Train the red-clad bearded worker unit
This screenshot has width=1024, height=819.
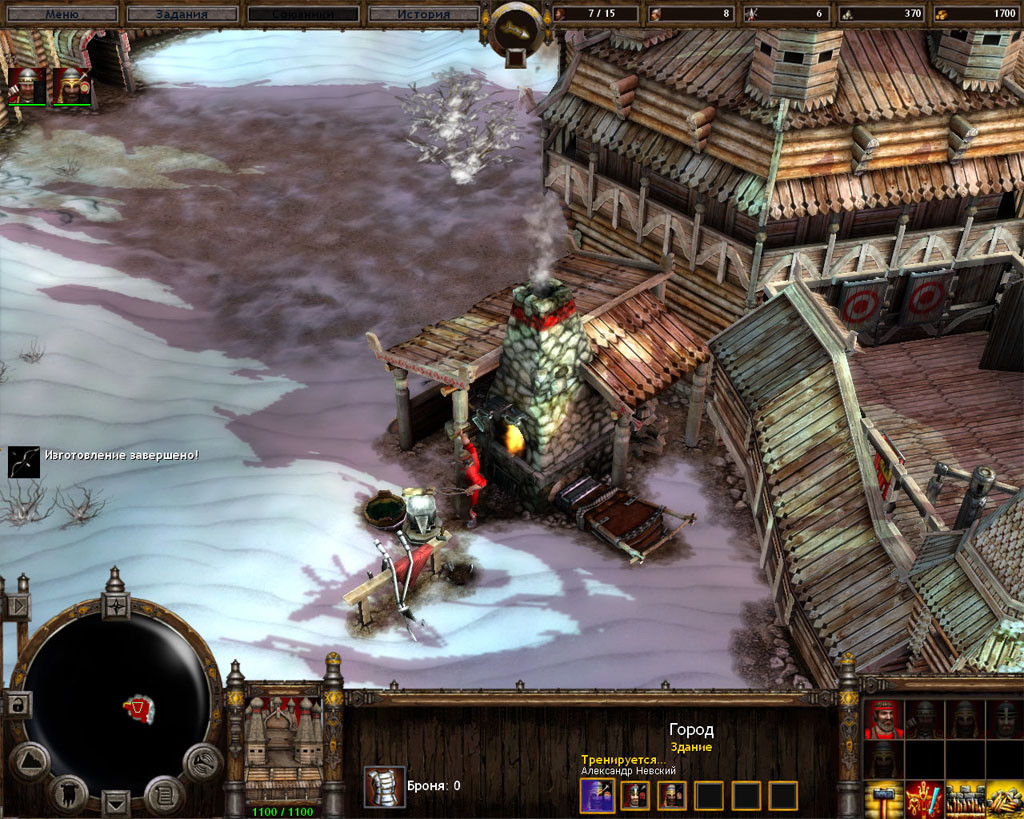coord(883,718)
